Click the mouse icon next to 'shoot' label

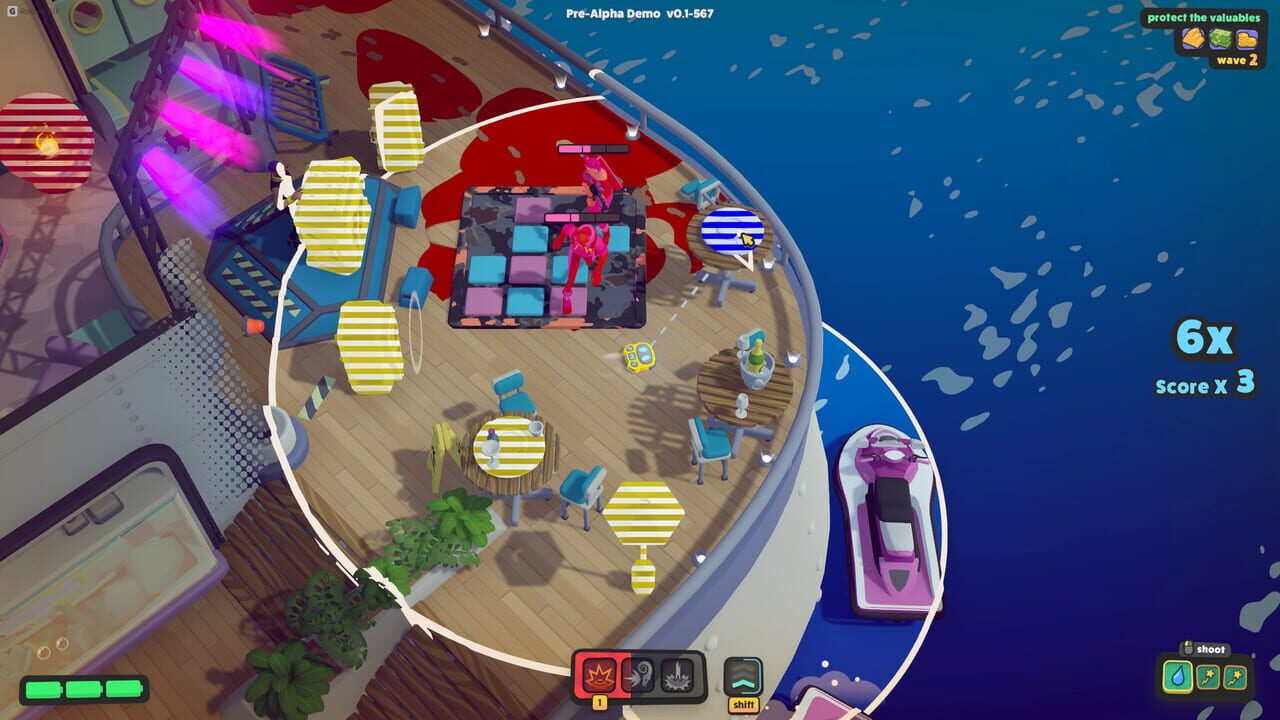click(1188, 647)
